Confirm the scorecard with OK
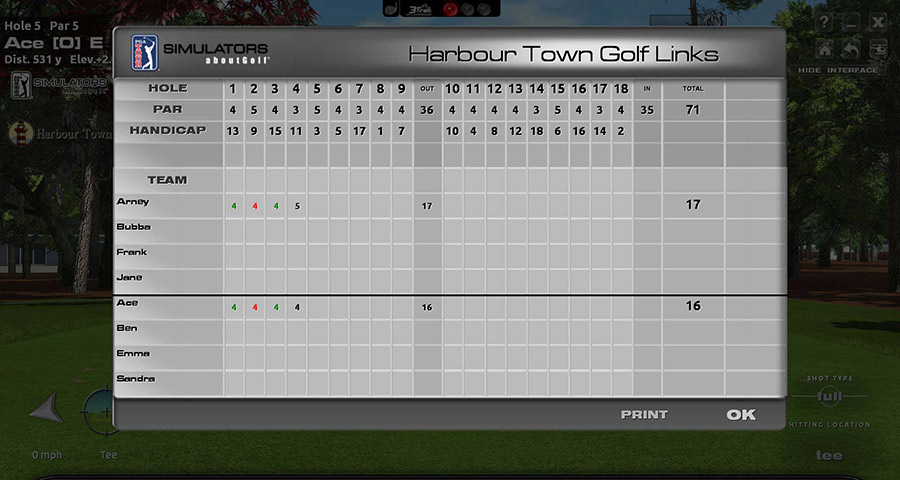Image resolution: width=900 pixels, height=480 pixels. 741,415
